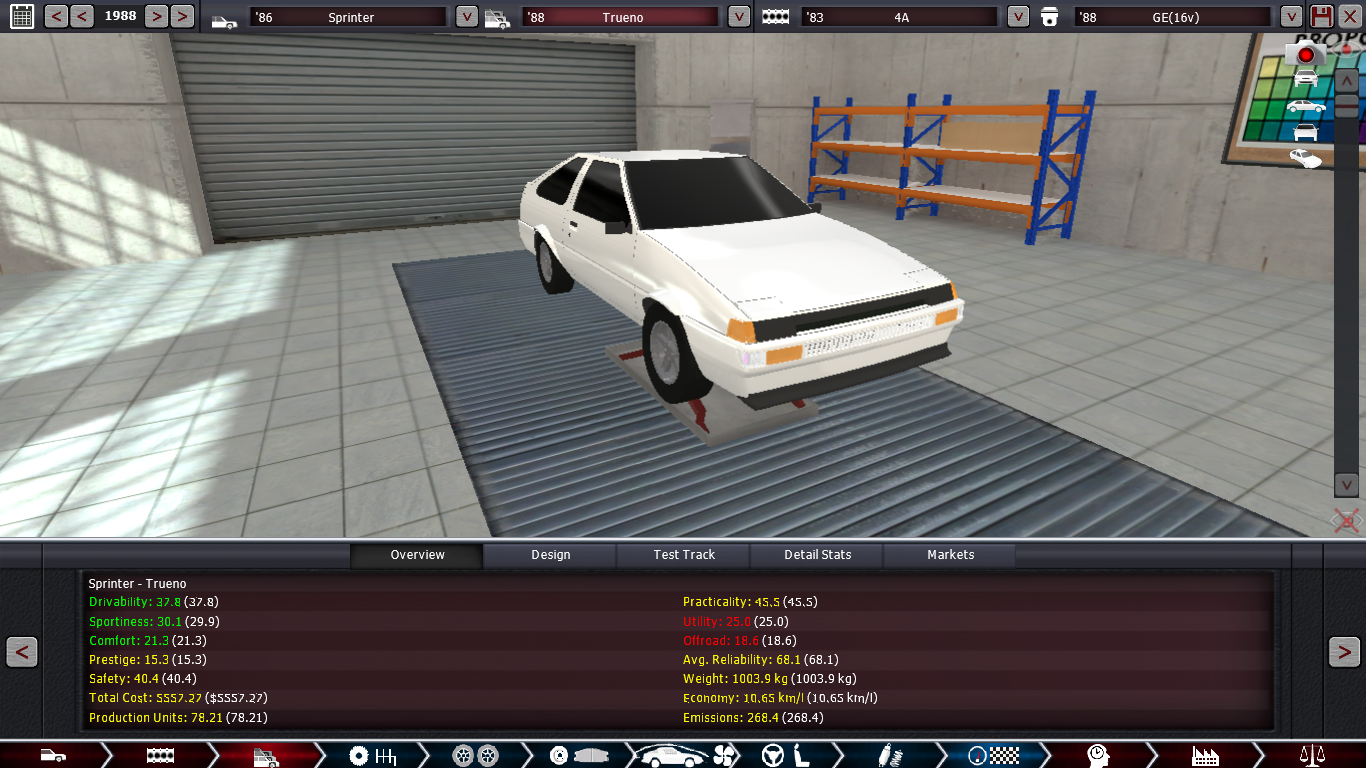
Task: Close the car designer with the X button
Action: [x=1350, y=16]
